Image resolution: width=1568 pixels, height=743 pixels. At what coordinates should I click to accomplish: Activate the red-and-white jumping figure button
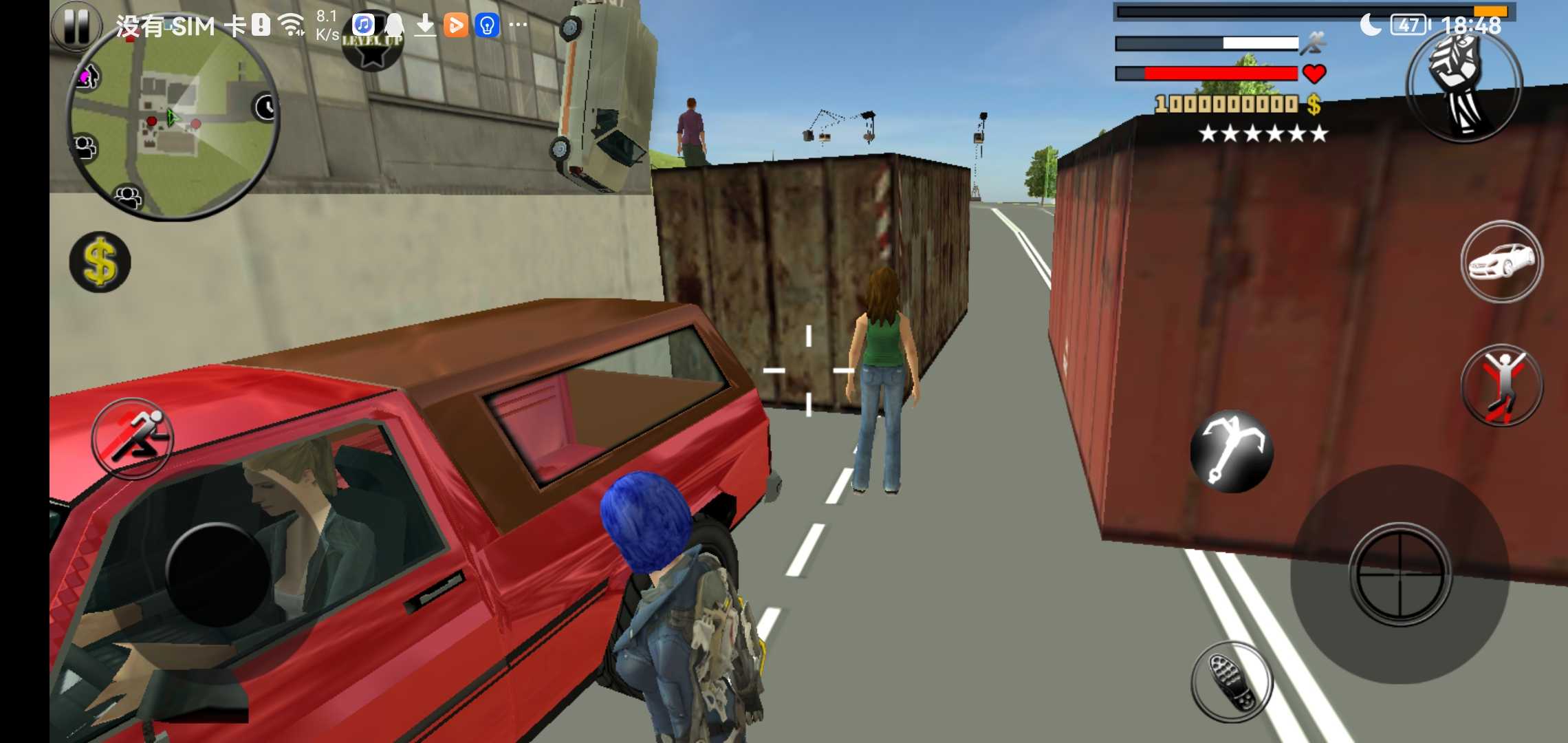pyautogui.click(x=1501, y=385)
